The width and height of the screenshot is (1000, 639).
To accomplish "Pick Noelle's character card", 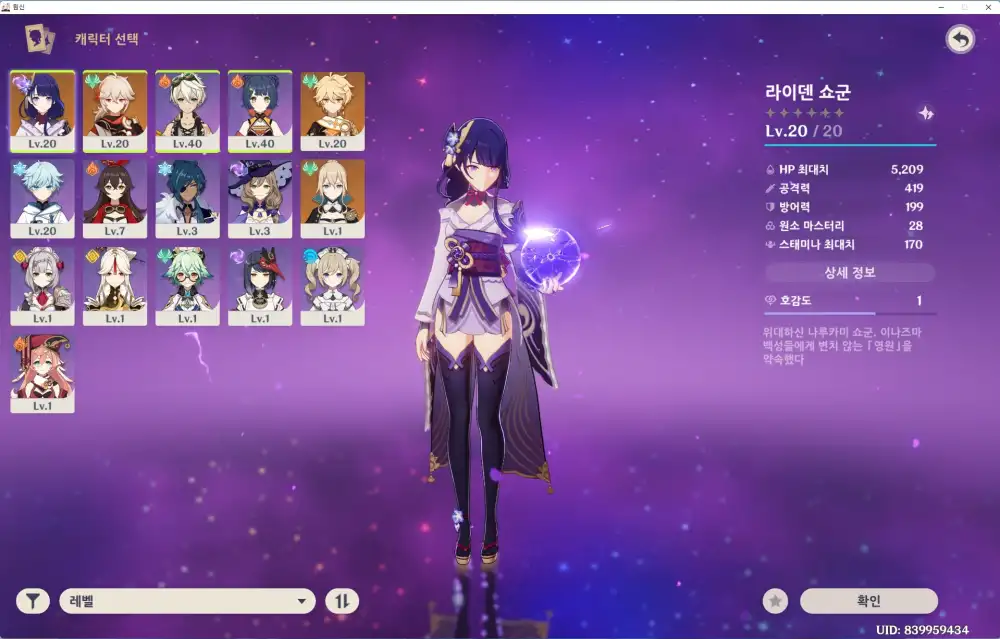I will pos(42,285).
